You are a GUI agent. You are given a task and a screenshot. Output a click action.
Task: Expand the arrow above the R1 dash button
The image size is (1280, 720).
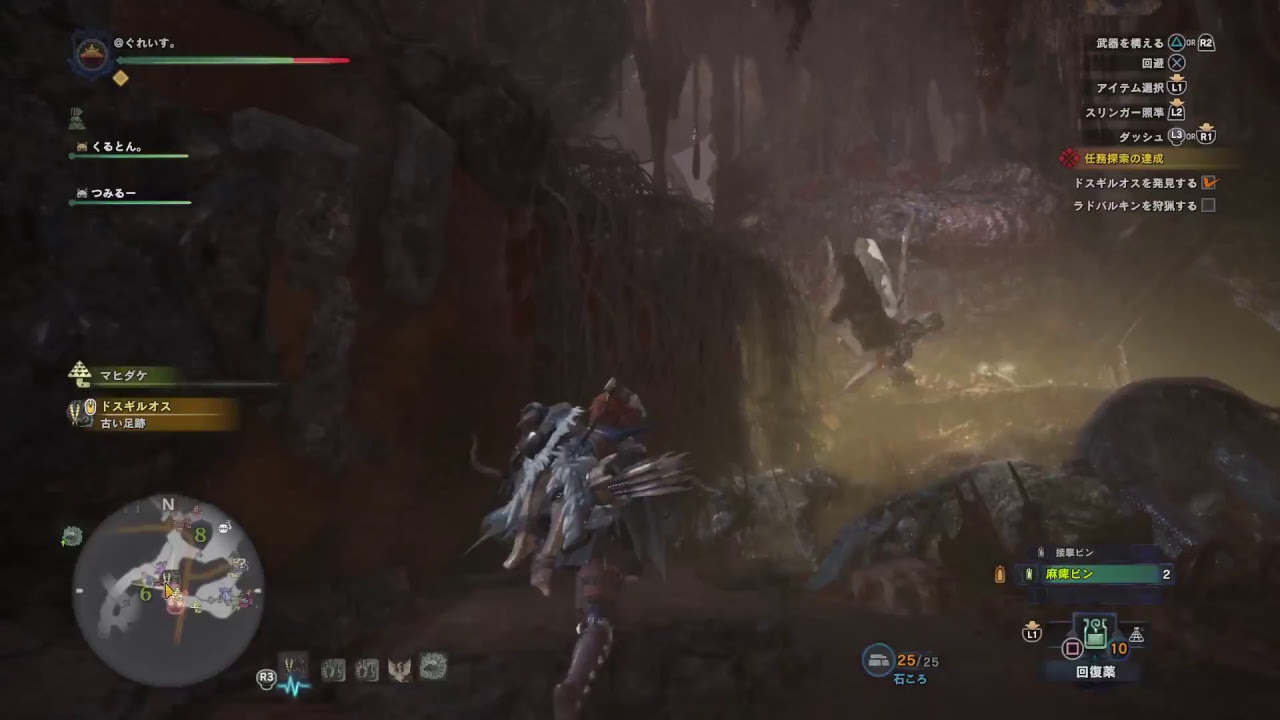point(1207,126)
